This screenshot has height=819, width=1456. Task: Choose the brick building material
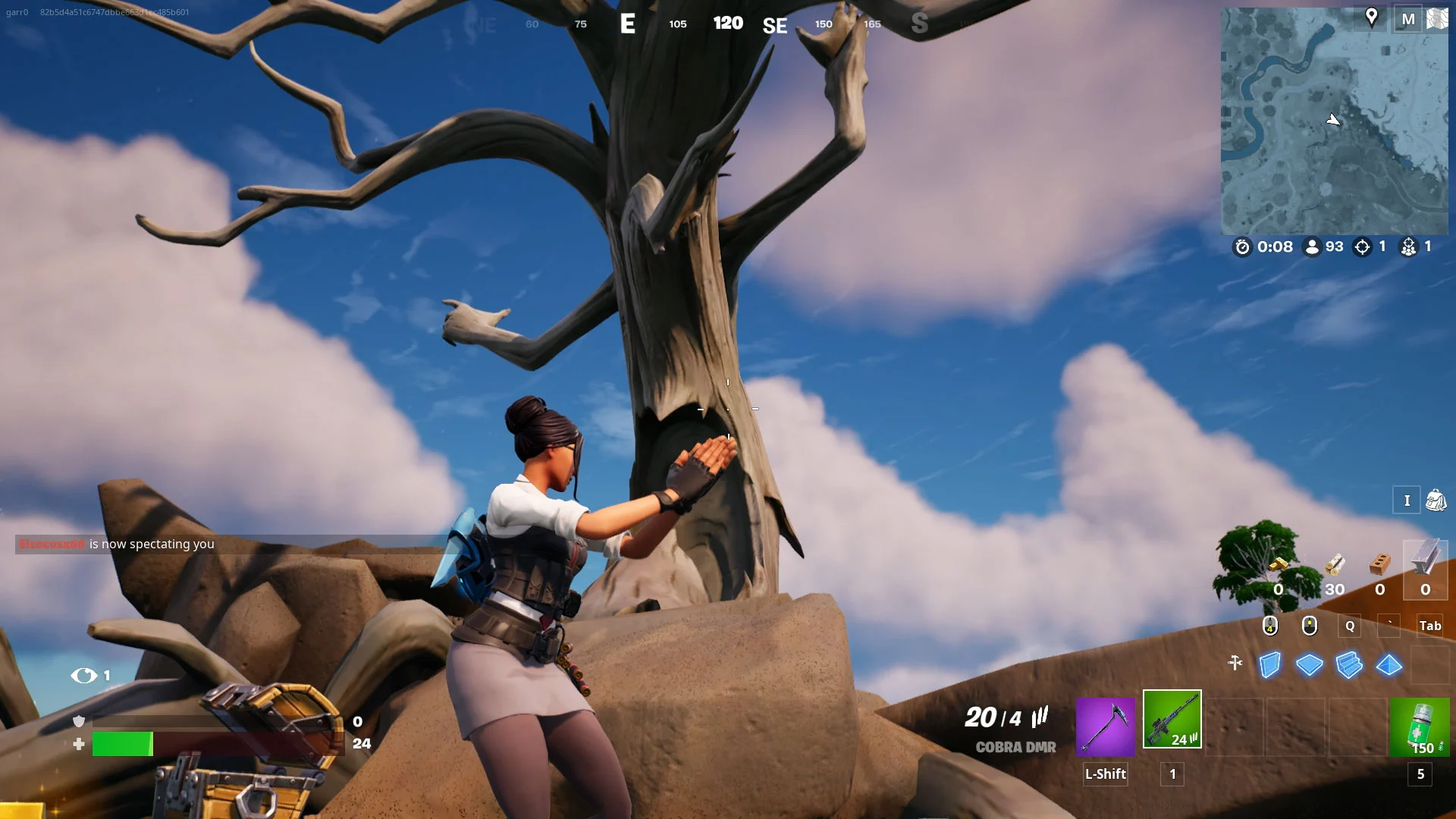[1380, 565]
